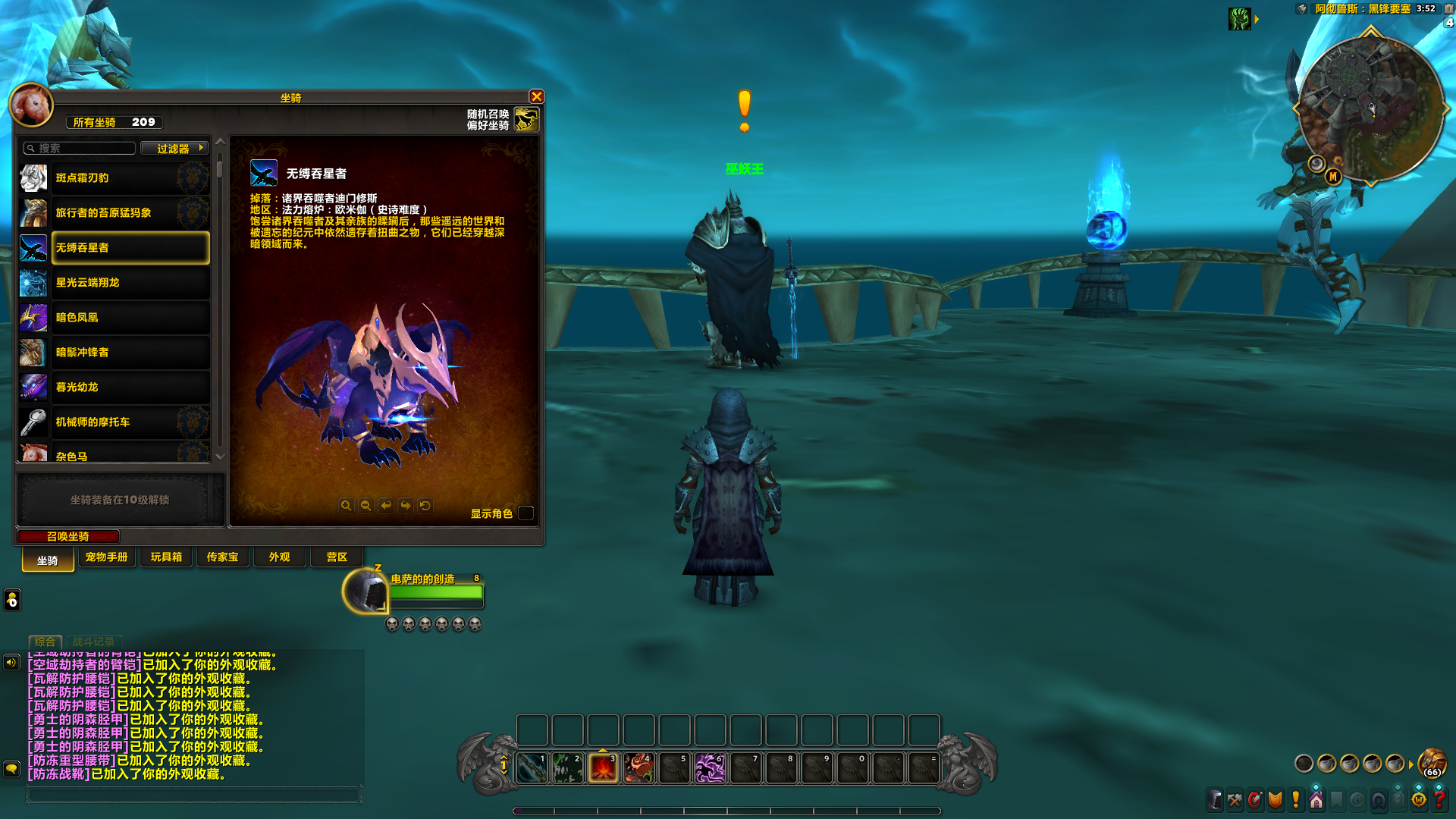Select 机械师的摩托车 in the list
This screenshot has height=819, width=1456.
tap(130, 422)
